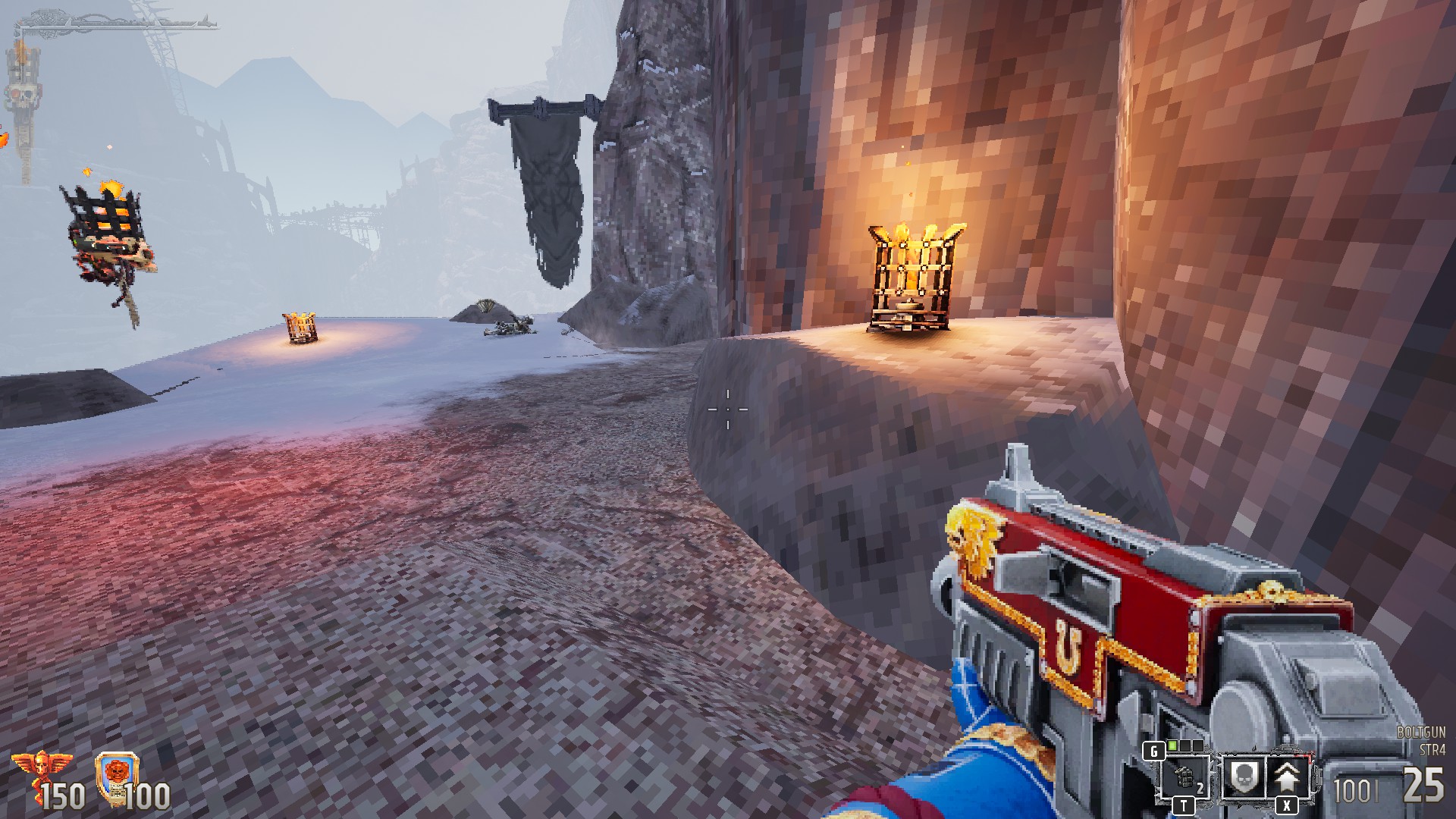The width and height of the screenshot is (1456, 819).
Task: Click the X keybind badge under the arrow
Action: pyautogui.click(x=1287, y=806)
